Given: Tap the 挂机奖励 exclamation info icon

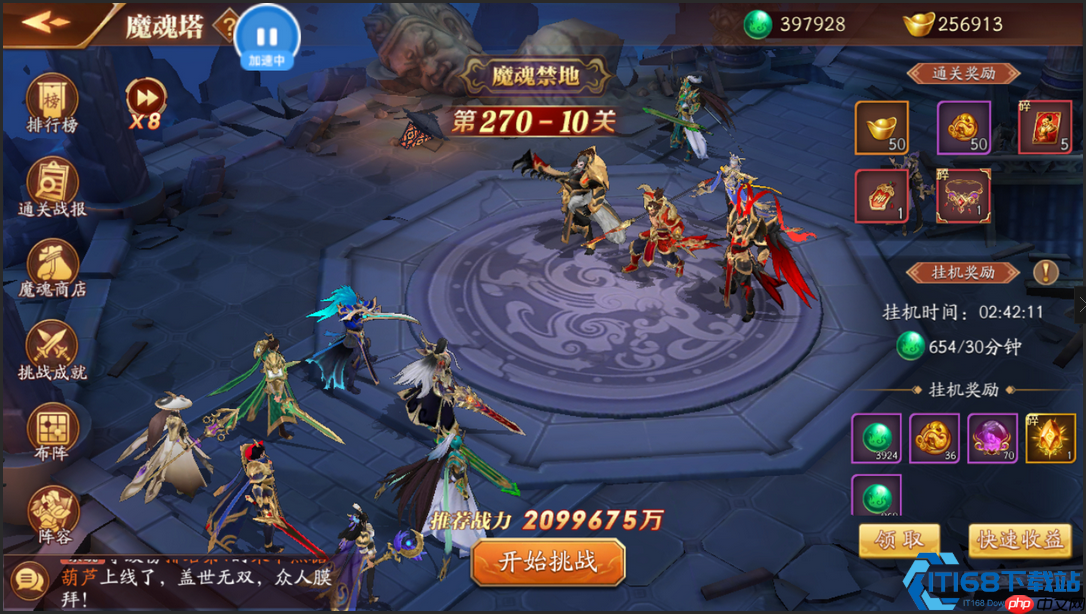Looking at the screenshot, I should click(1045, 271).
